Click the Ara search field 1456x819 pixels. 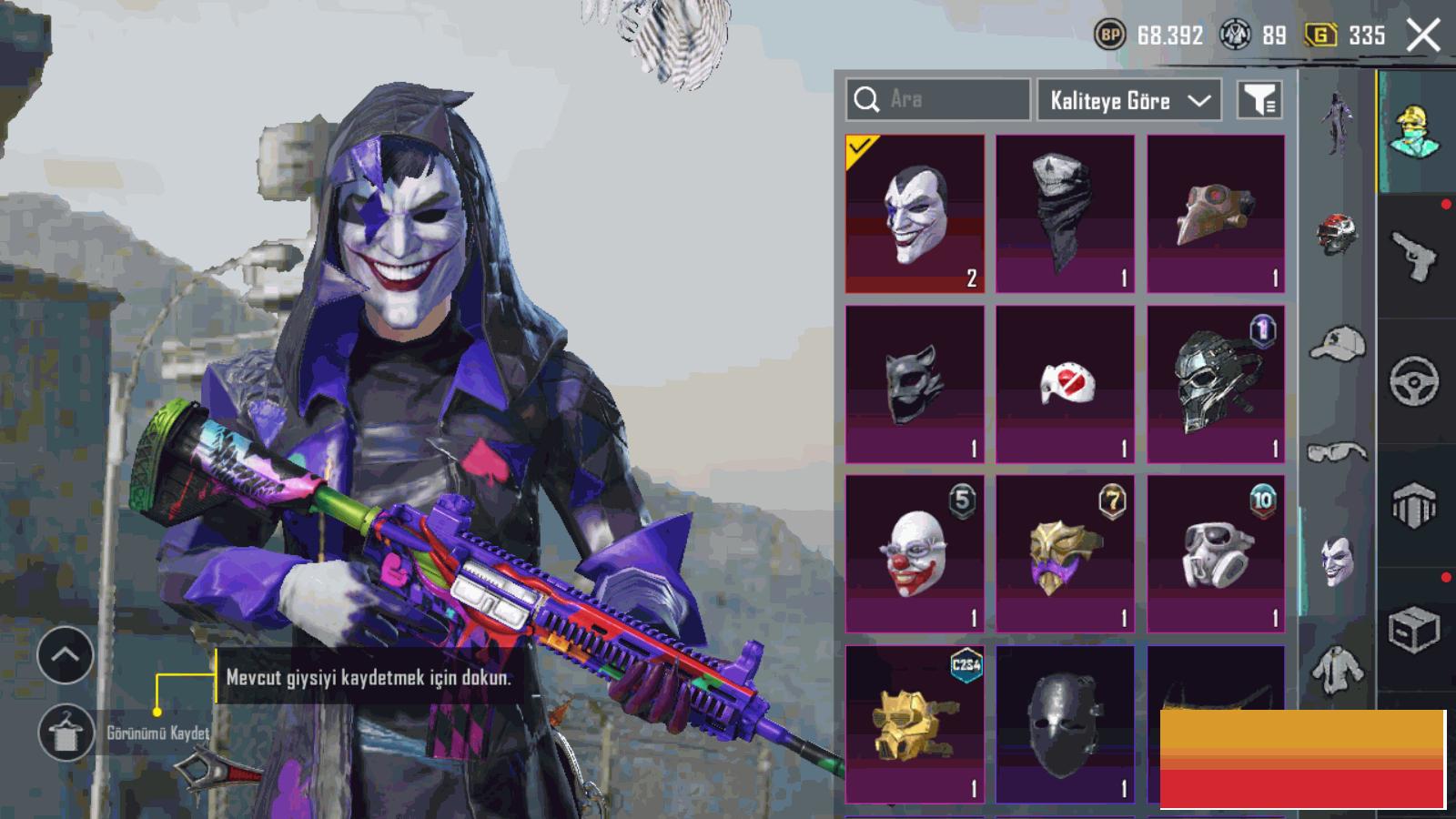tap(937, 99)
